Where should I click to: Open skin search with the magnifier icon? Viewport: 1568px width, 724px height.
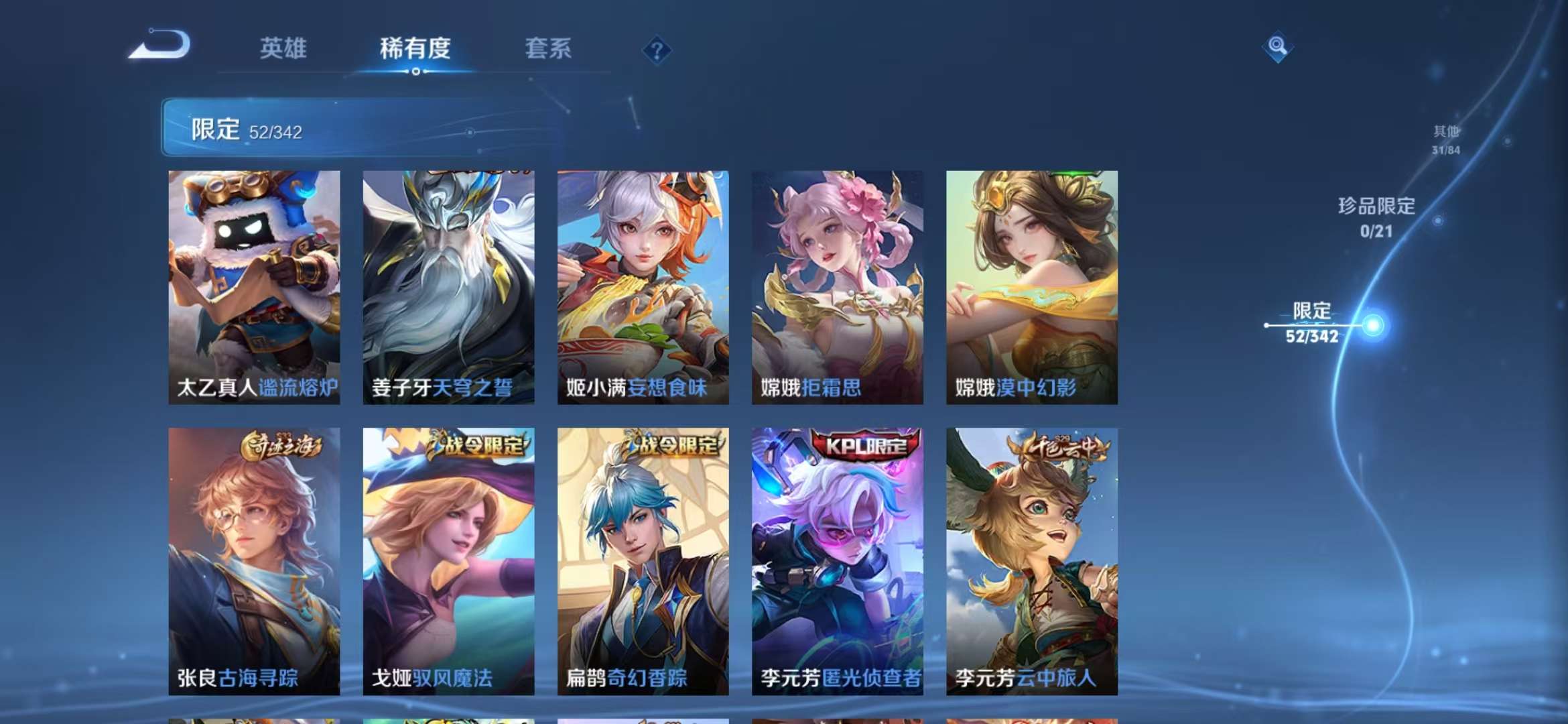[x=1276, y=47]
